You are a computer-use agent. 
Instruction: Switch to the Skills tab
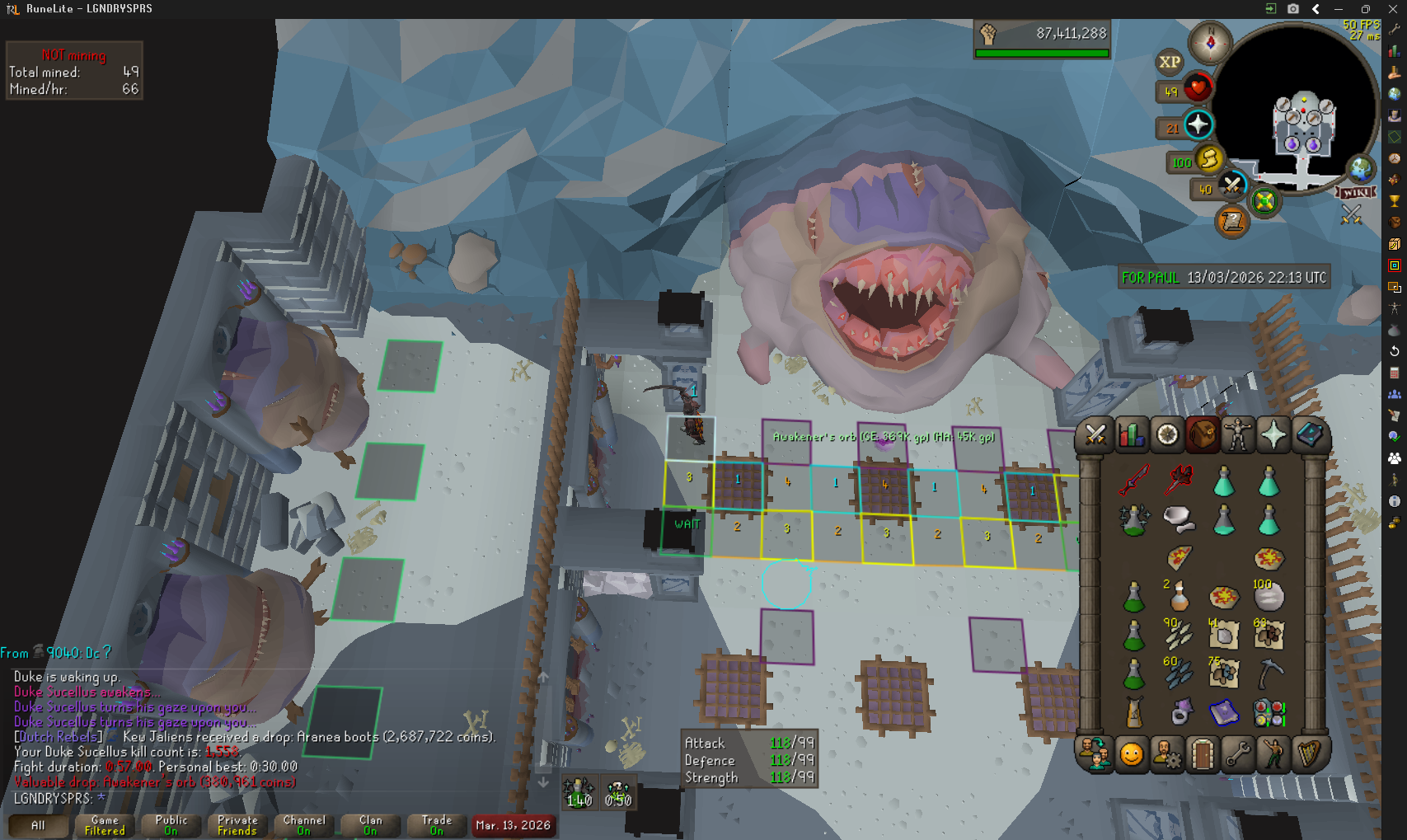[x=1131, y=434]
